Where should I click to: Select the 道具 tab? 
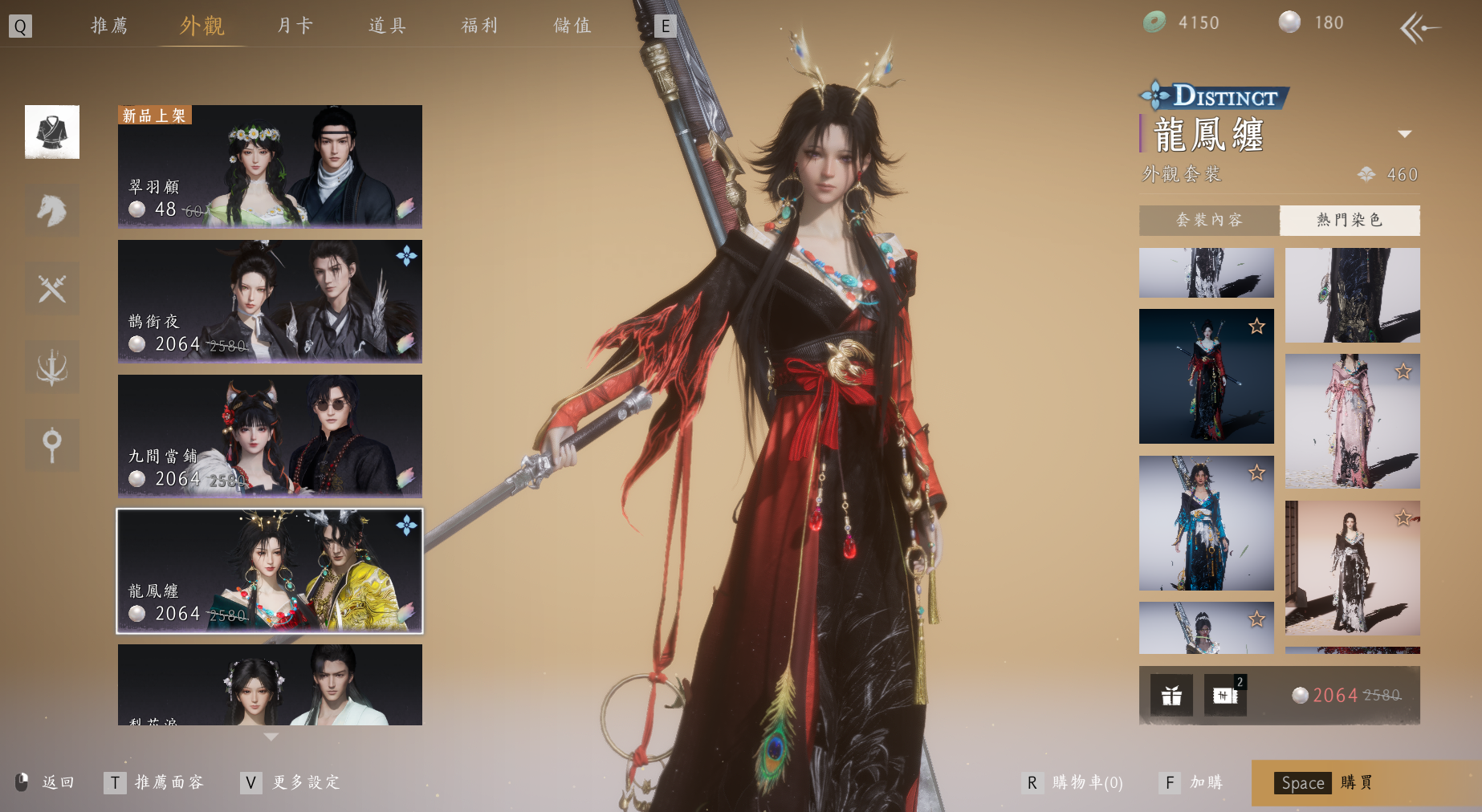point(387,26)
